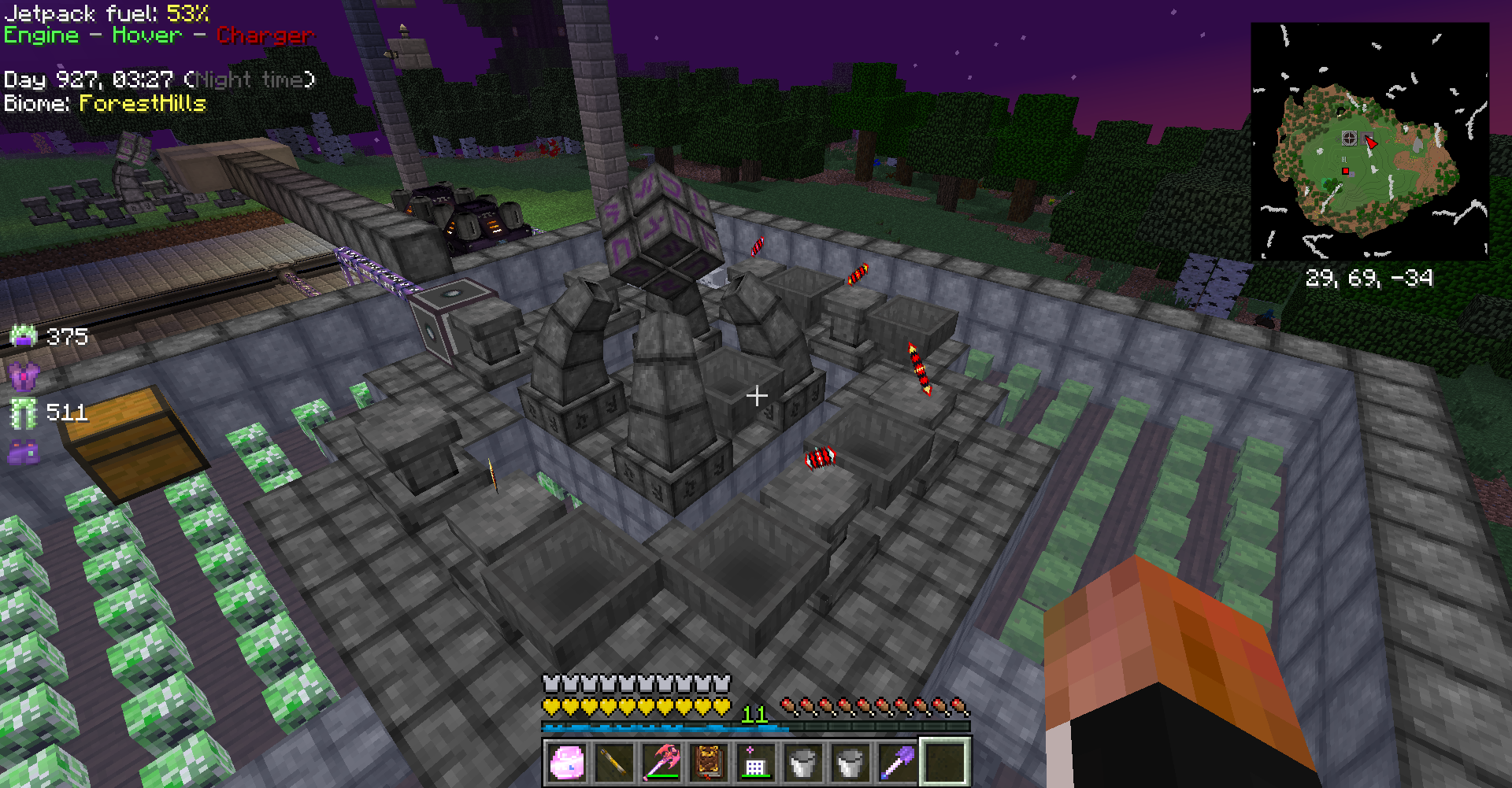Click the empty highlighted hotbar slot

click(944, 762)
